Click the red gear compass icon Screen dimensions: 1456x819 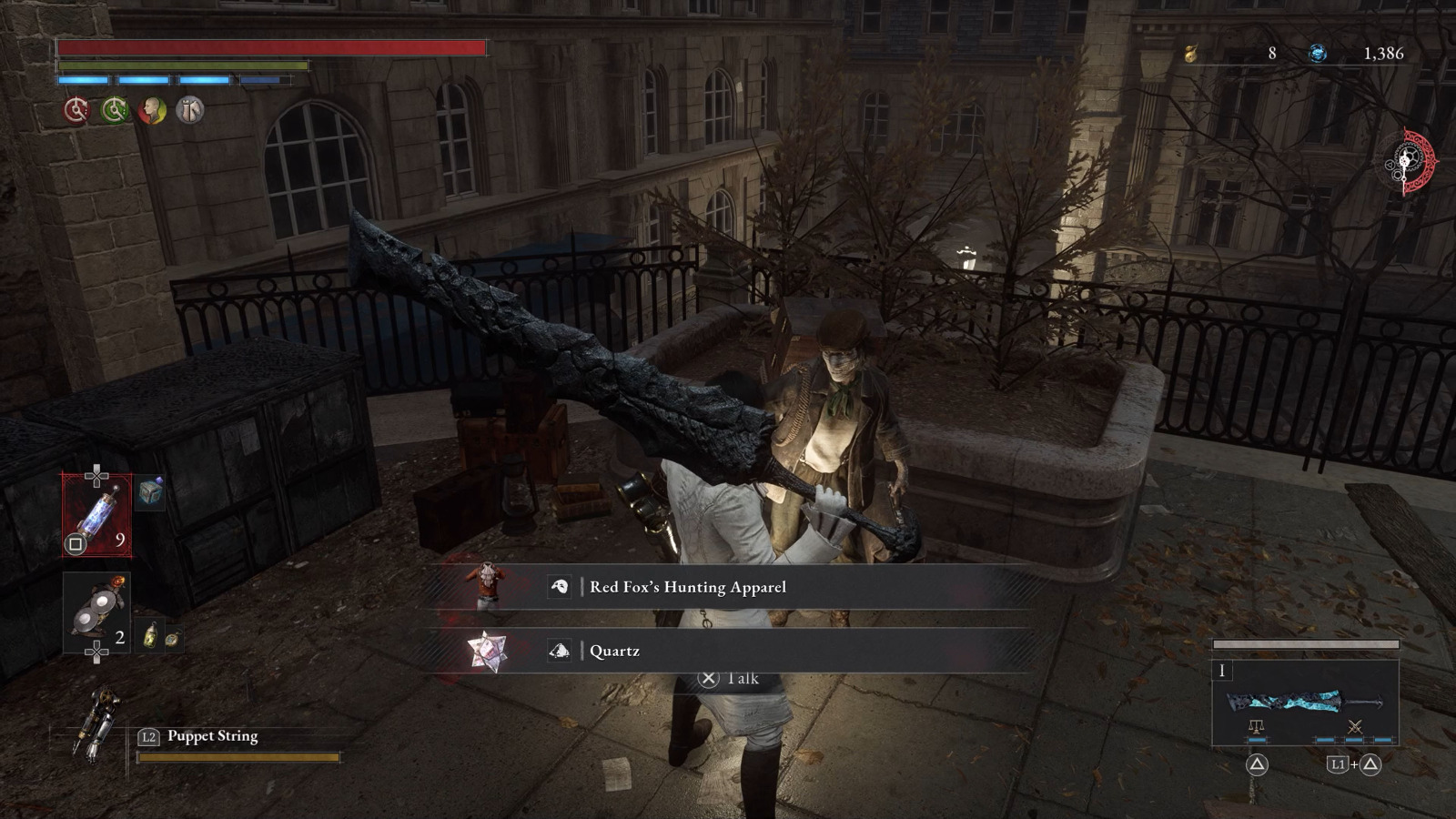tap(1411, 163)
